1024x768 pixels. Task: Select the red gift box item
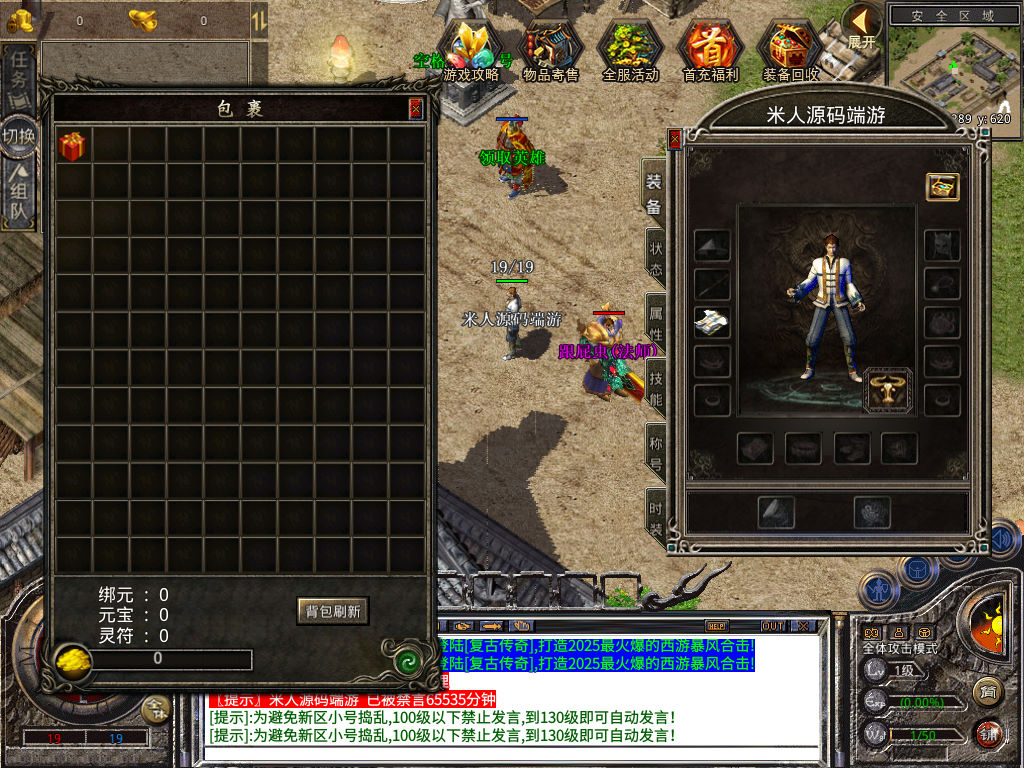(72, 147)
